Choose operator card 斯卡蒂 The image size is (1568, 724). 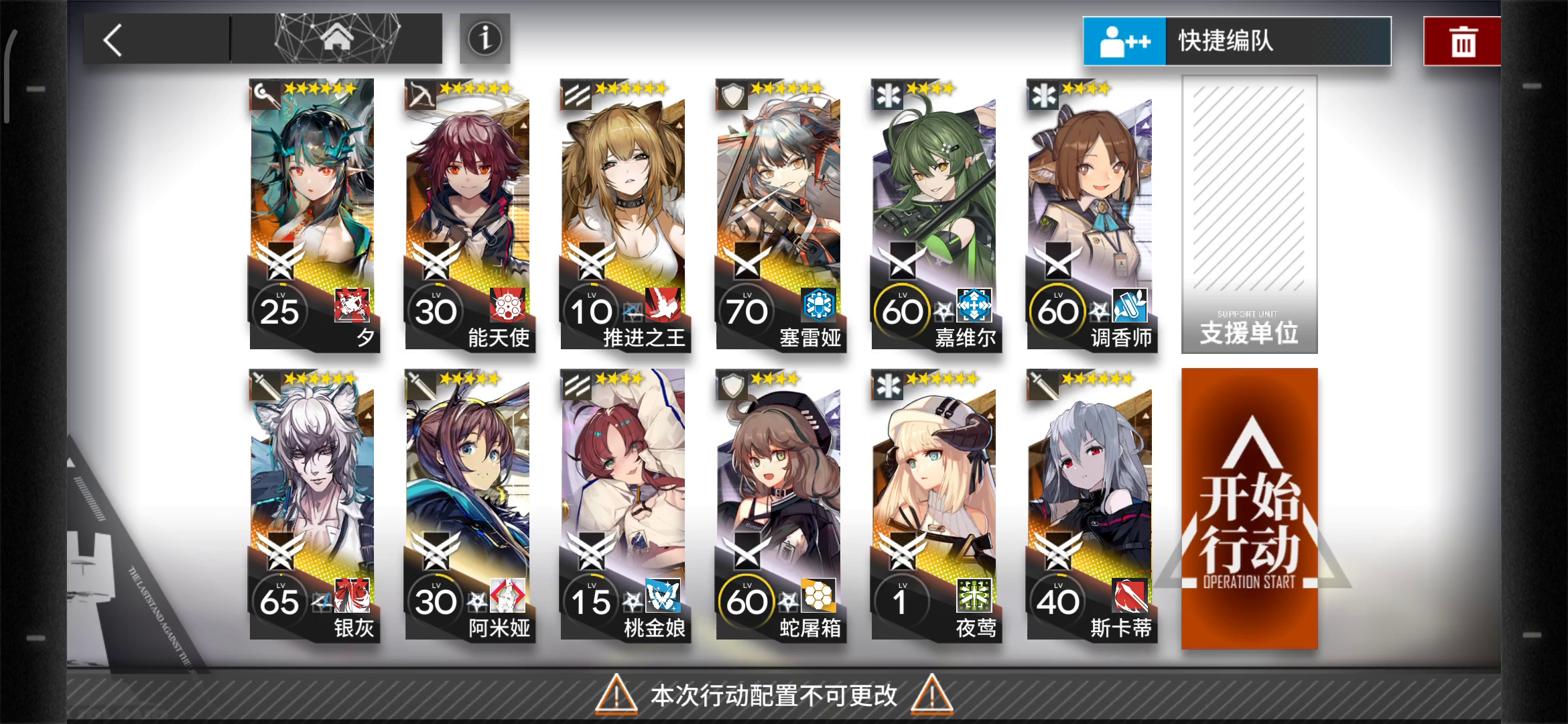pyautogui.click(x=1090, y=505)
